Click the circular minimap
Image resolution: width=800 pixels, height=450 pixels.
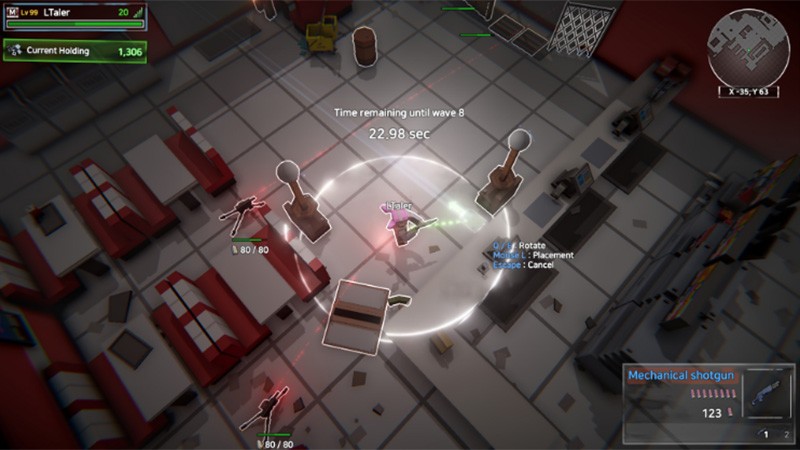748,45
